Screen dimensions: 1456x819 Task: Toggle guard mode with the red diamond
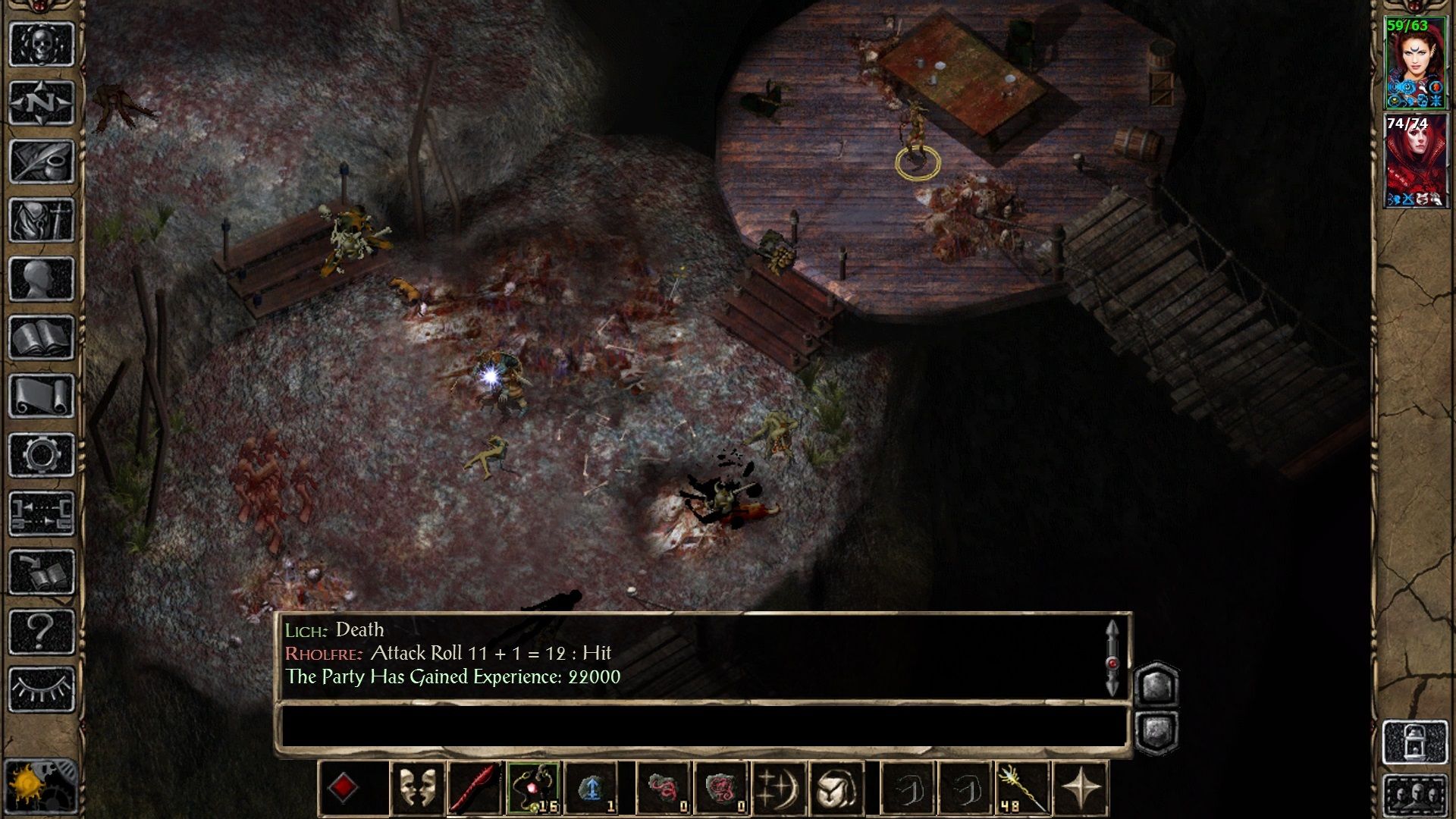pos(344,789)
